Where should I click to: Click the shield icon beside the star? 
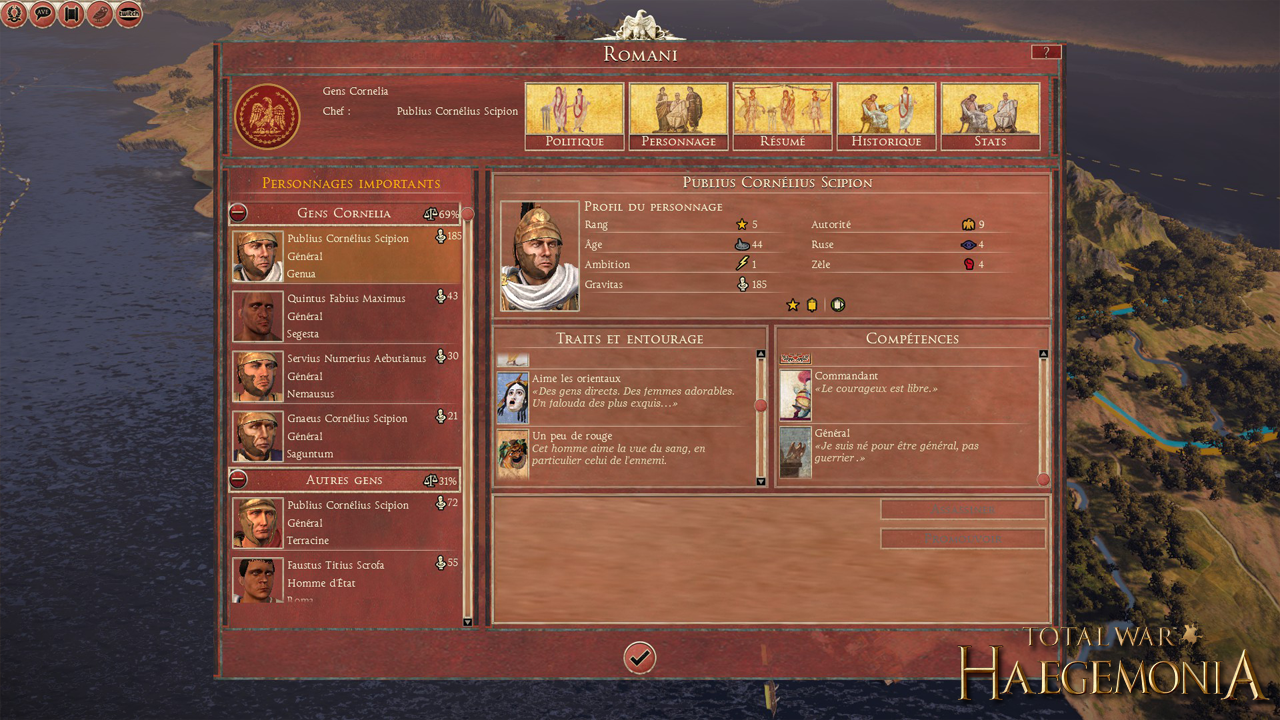click(x=837, y=304)
